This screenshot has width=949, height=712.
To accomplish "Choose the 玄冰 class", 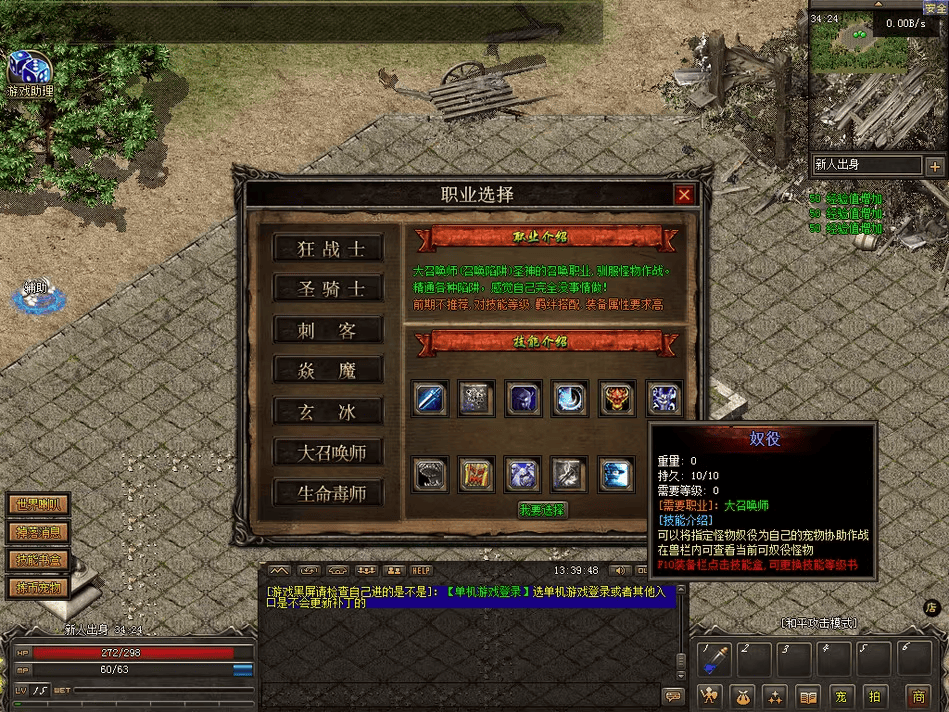I will pos(329,411).
